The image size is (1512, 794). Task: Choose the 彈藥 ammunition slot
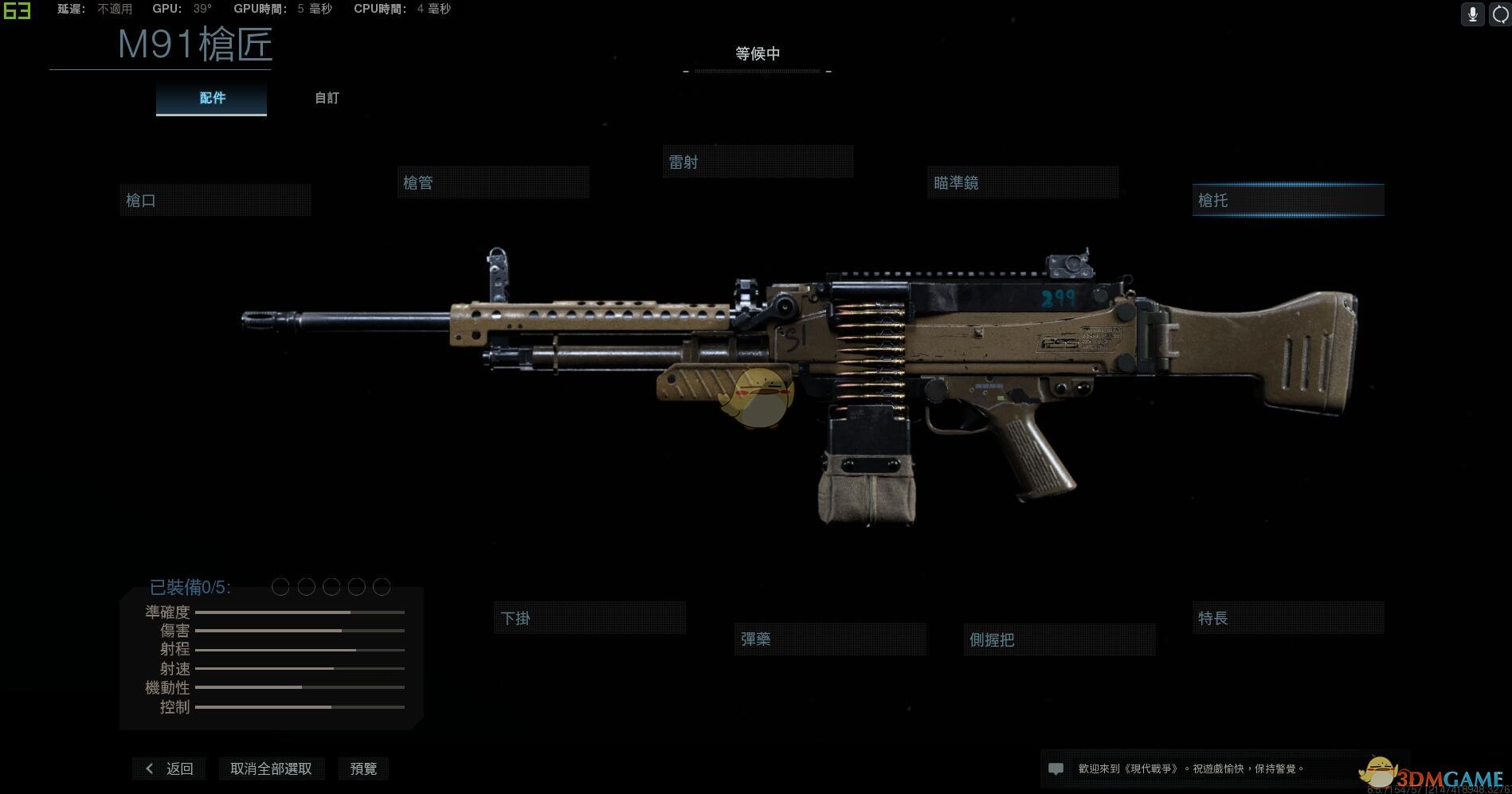point(830,639)
